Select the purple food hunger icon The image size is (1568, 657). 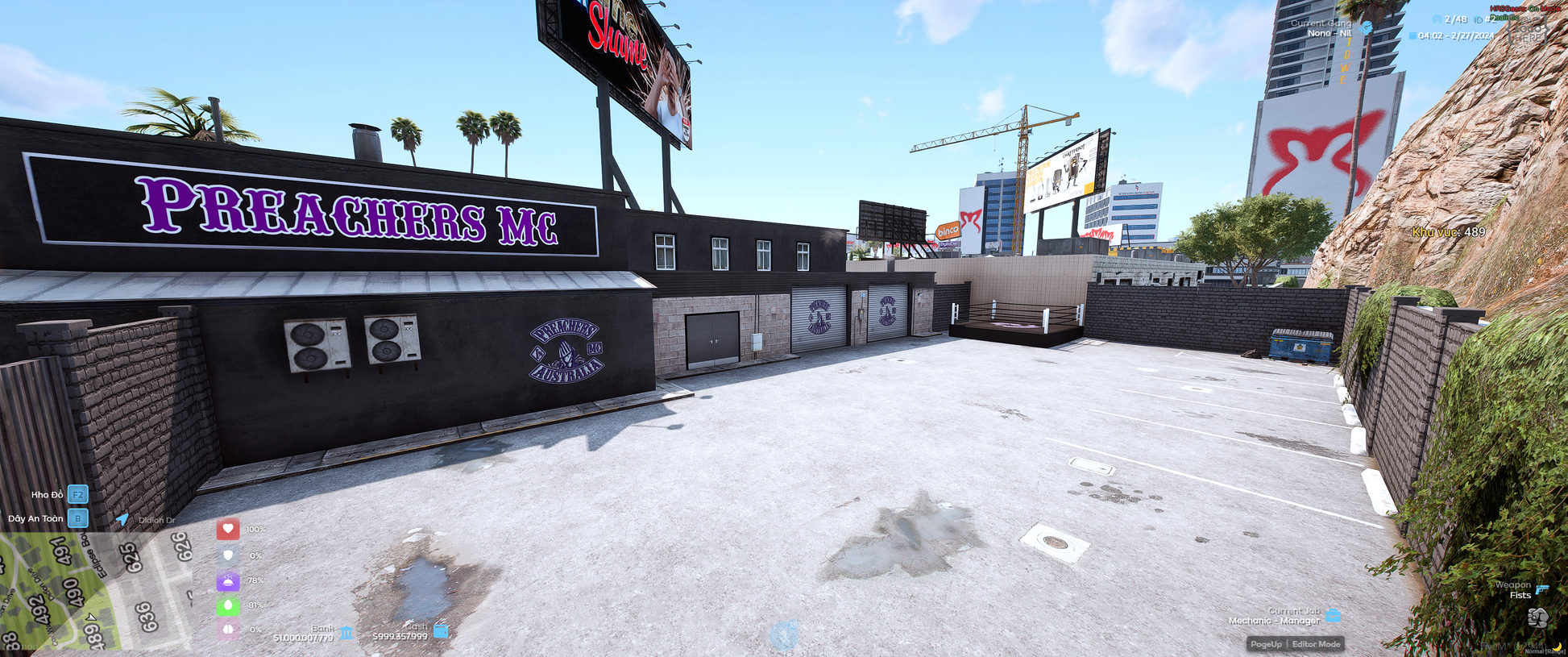click(x=228, y=580)
